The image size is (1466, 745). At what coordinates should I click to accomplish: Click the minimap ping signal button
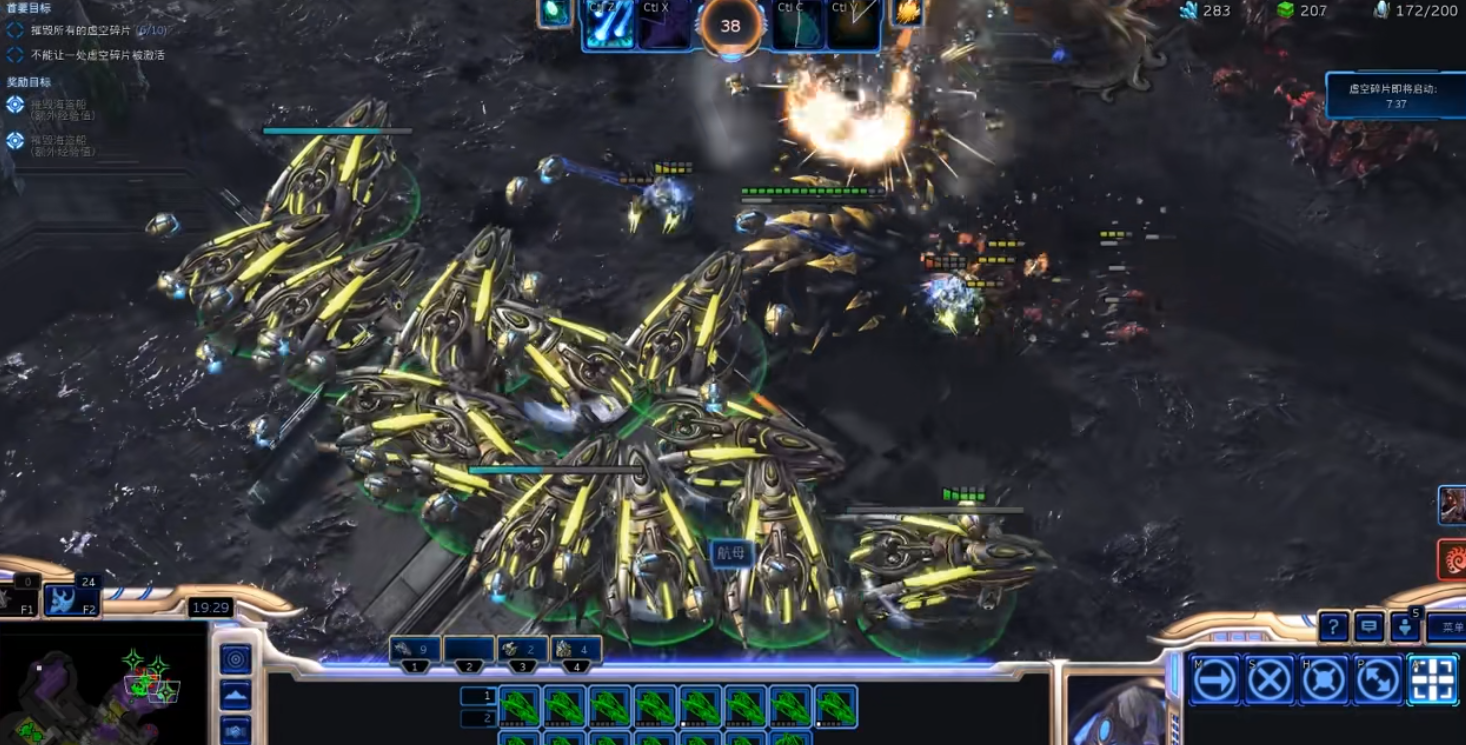pos(236,659)
